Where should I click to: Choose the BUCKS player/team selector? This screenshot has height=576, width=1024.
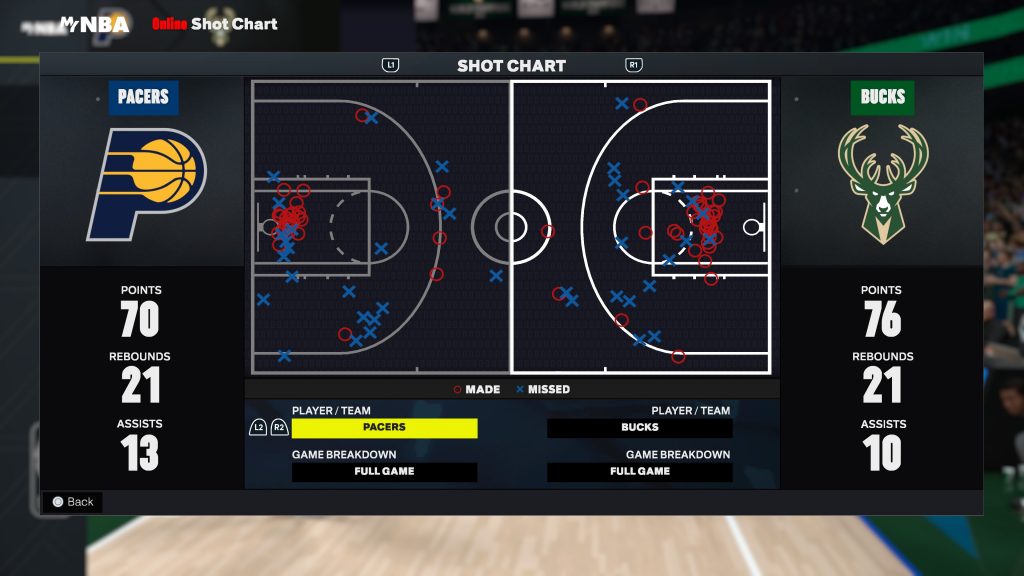pos(640,428)
